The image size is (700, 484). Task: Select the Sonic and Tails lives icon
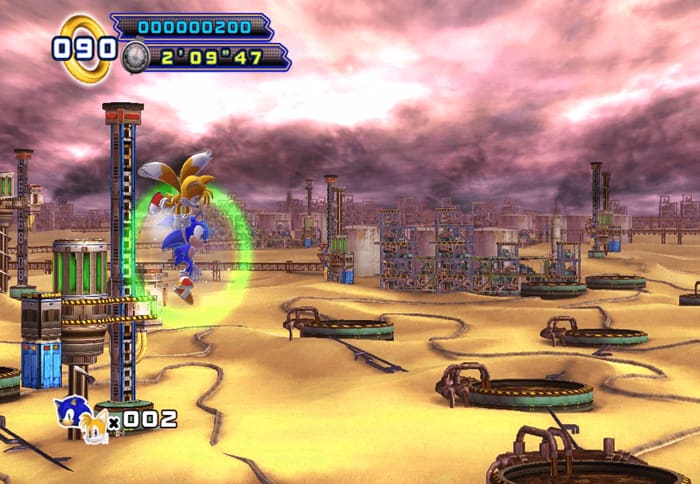pos(81,416)
